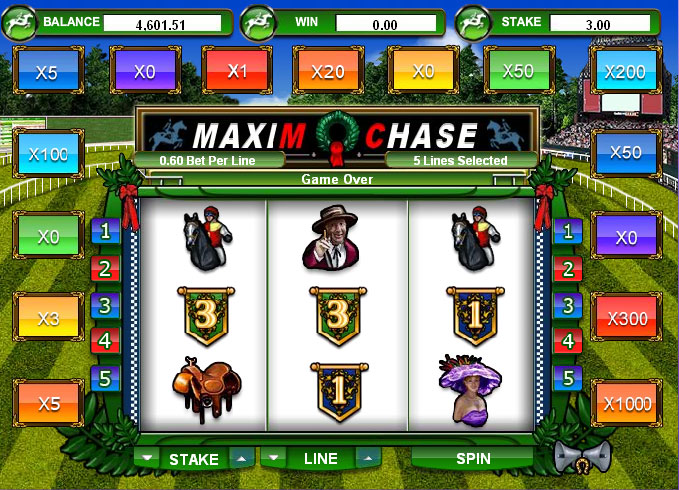Decrease the stake with the down arrow
The image size is (679, 490).
pyautogui.click(x=148, y=458)
